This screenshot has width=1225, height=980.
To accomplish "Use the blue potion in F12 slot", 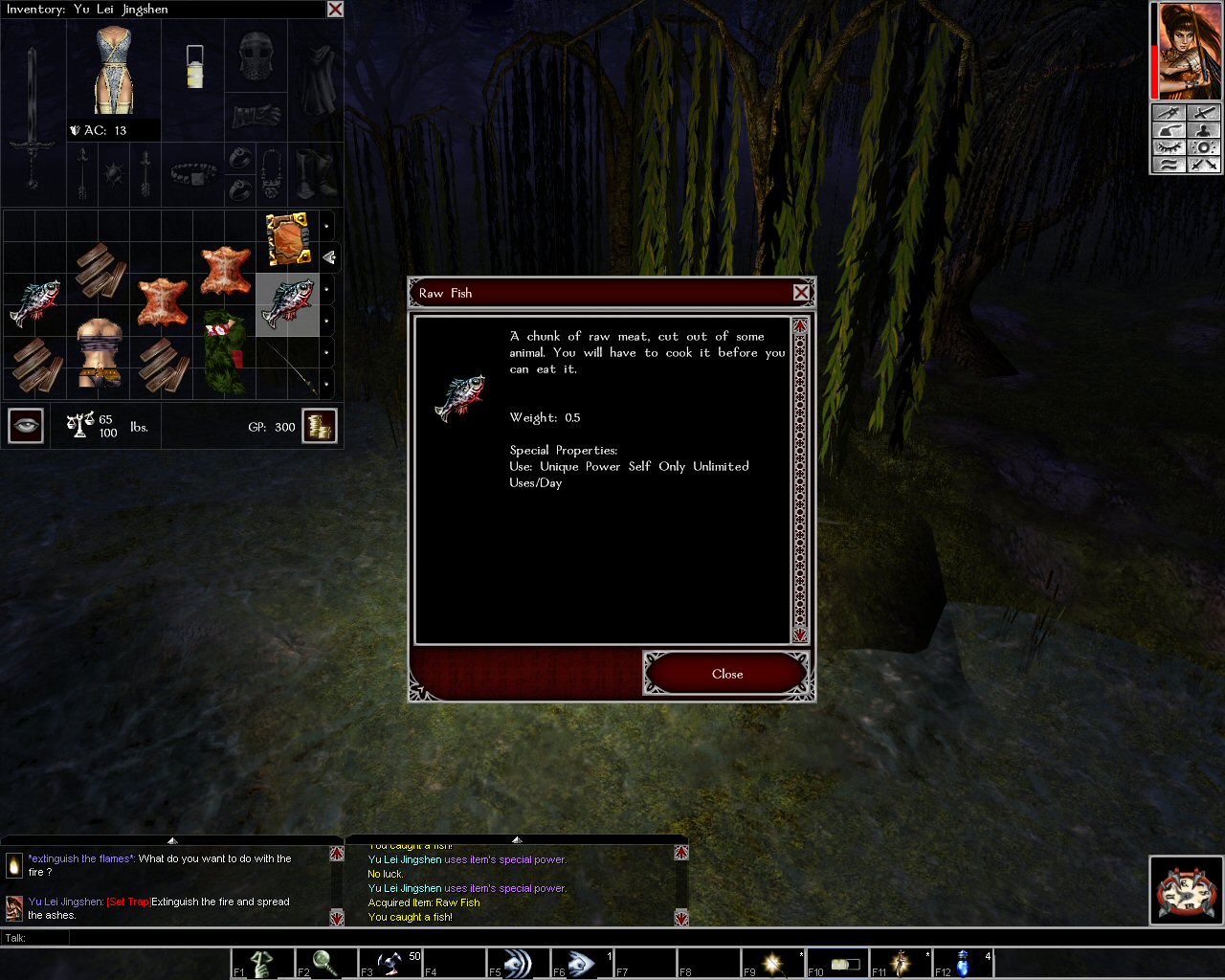I will click(963, 962).
